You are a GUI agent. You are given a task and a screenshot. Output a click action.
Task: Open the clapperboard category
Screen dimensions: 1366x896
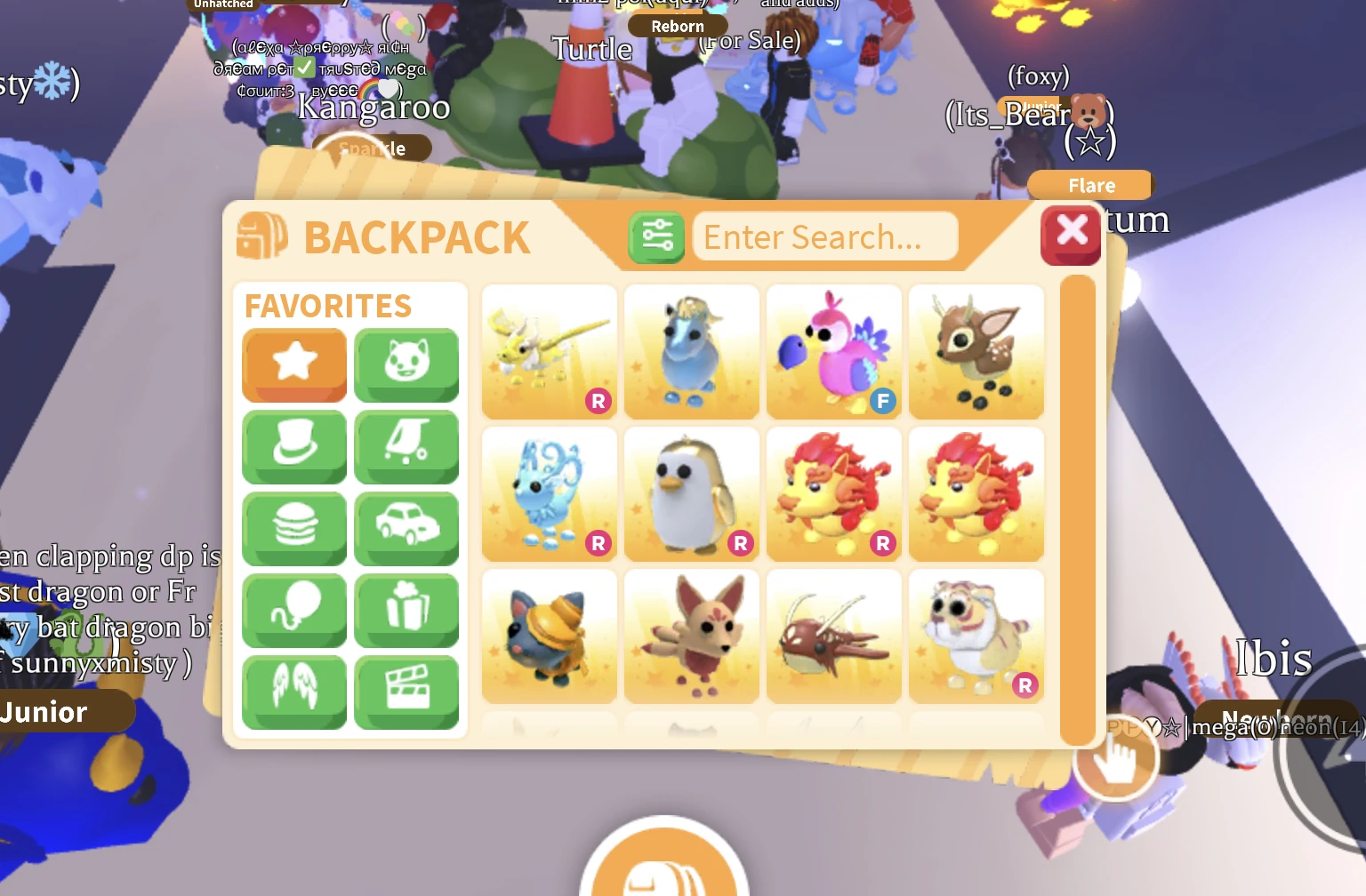(406, 692)
